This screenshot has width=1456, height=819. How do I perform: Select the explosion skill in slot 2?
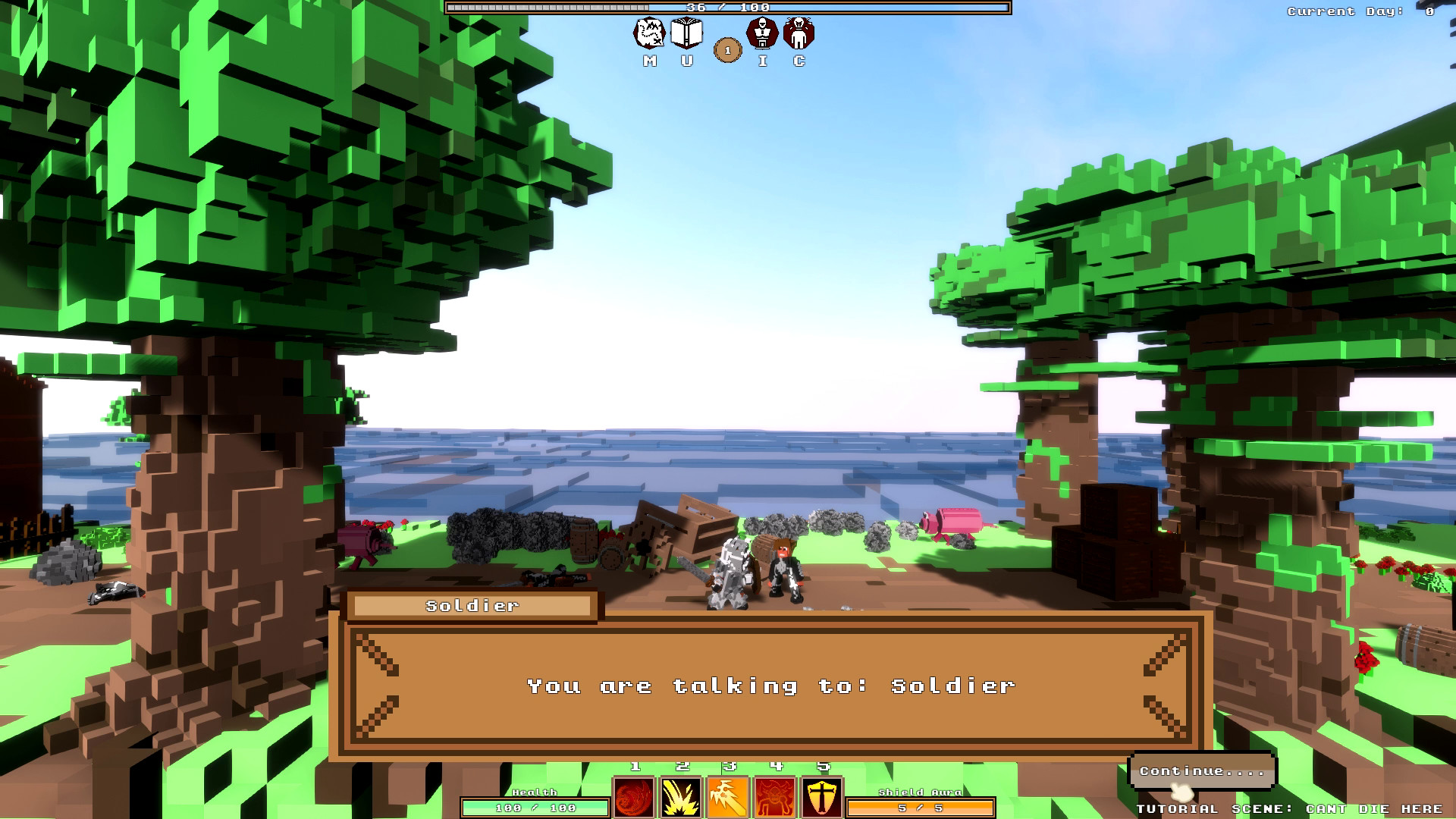pyautogui.click(x=681, y=795)
